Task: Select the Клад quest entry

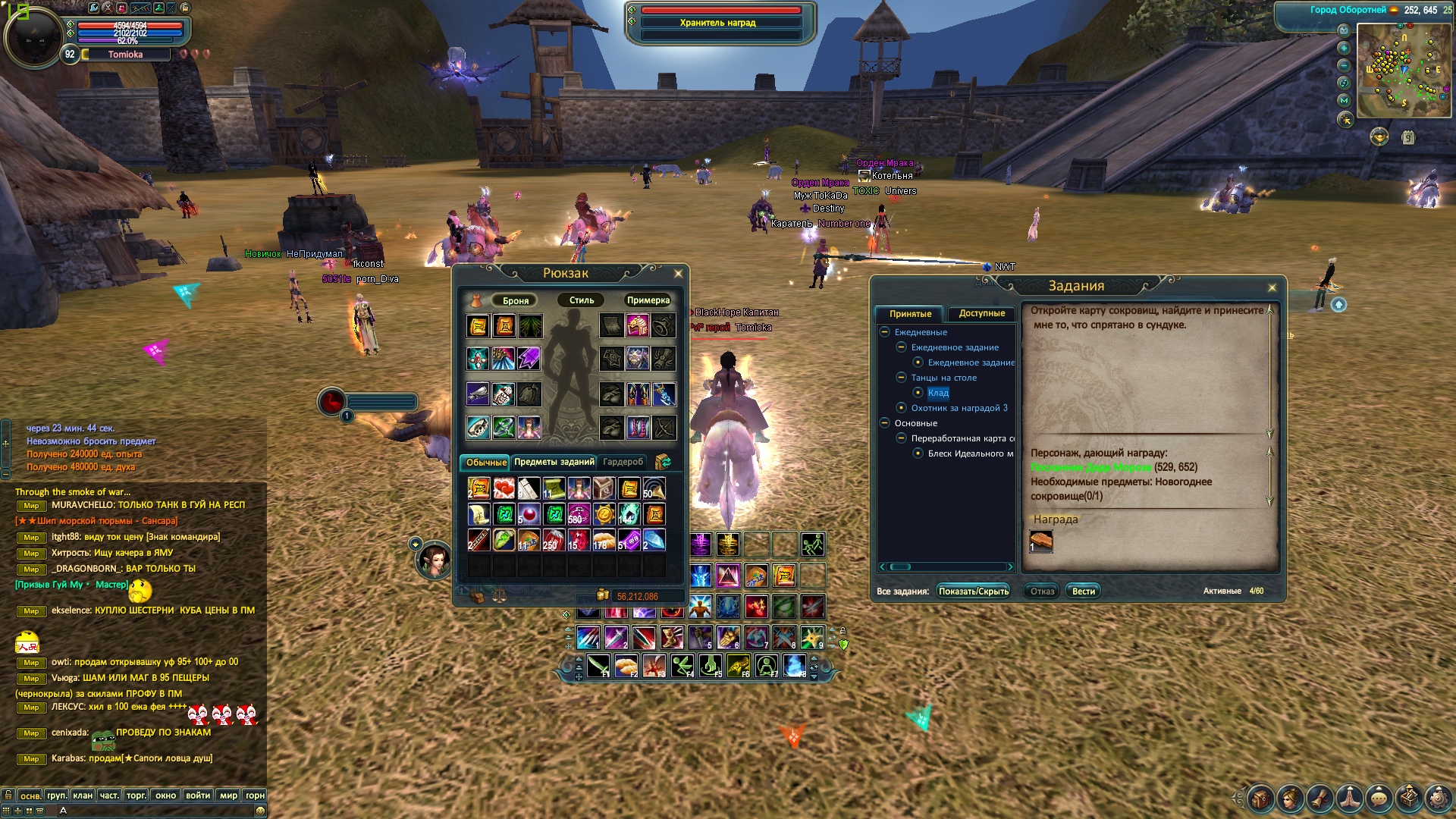Action: click(938, 393)
